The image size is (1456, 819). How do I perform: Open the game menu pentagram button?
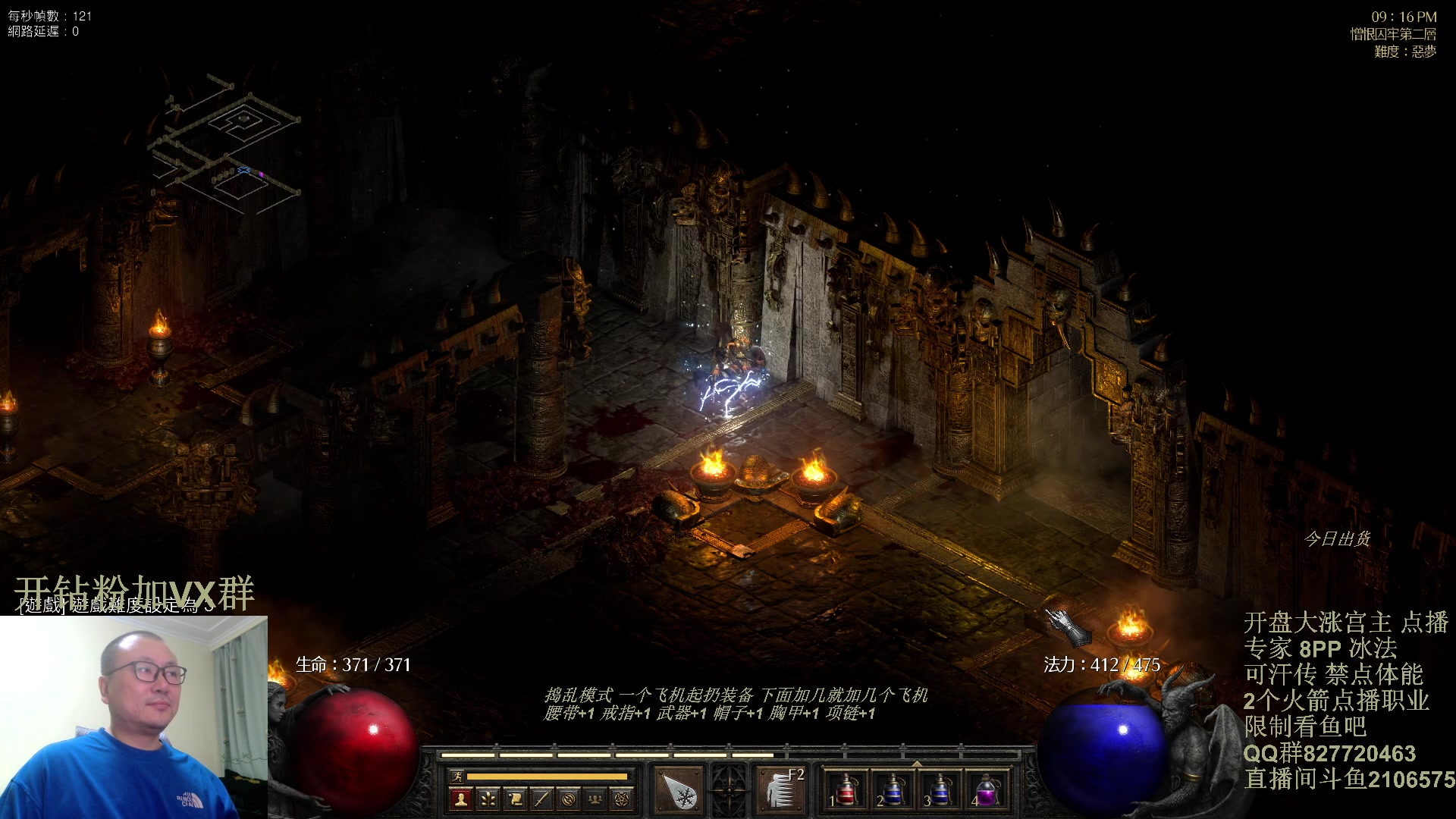click(623, 799)
